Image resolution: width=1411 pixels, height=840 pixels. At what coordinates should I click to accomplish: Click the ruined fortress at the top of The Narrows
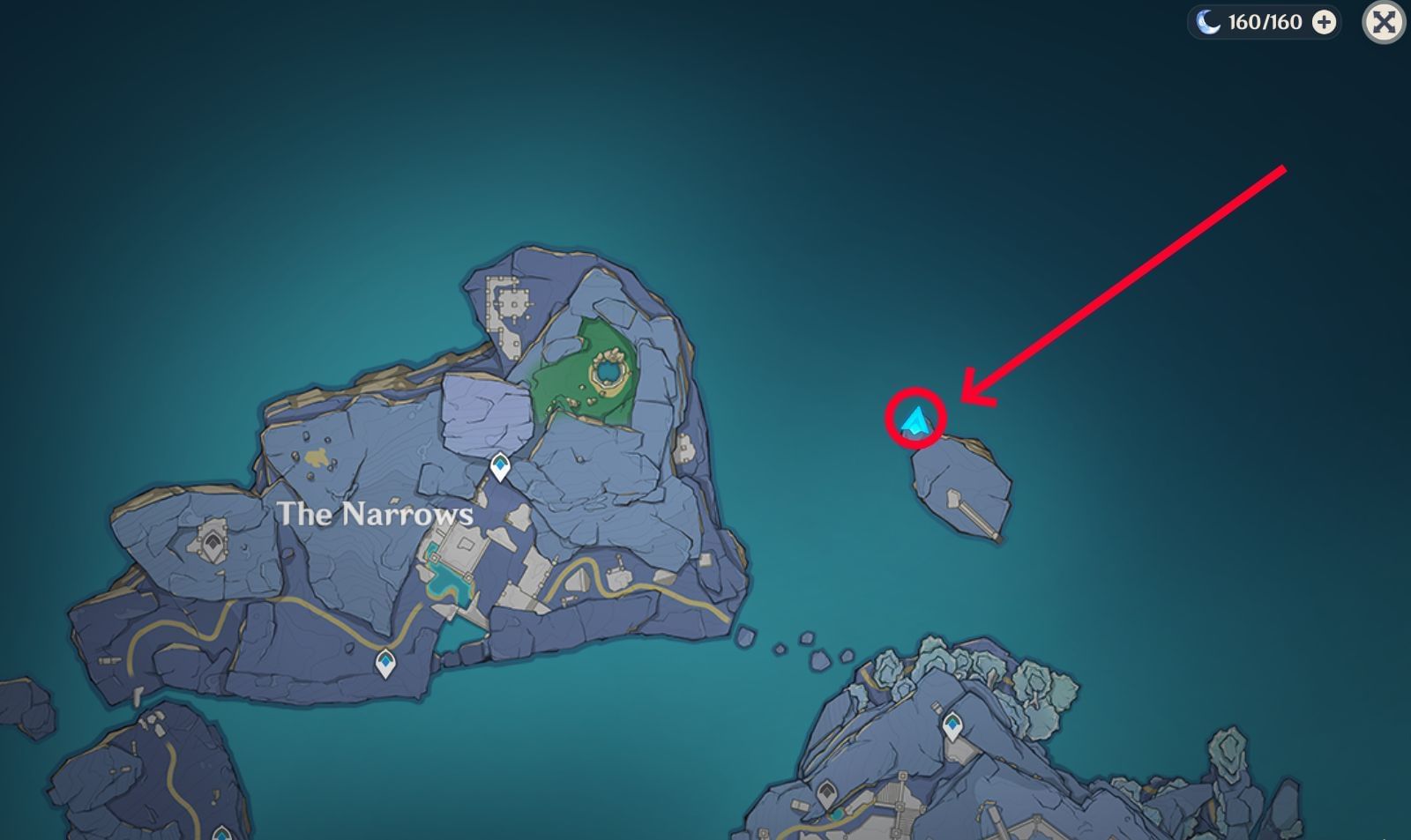507,304
